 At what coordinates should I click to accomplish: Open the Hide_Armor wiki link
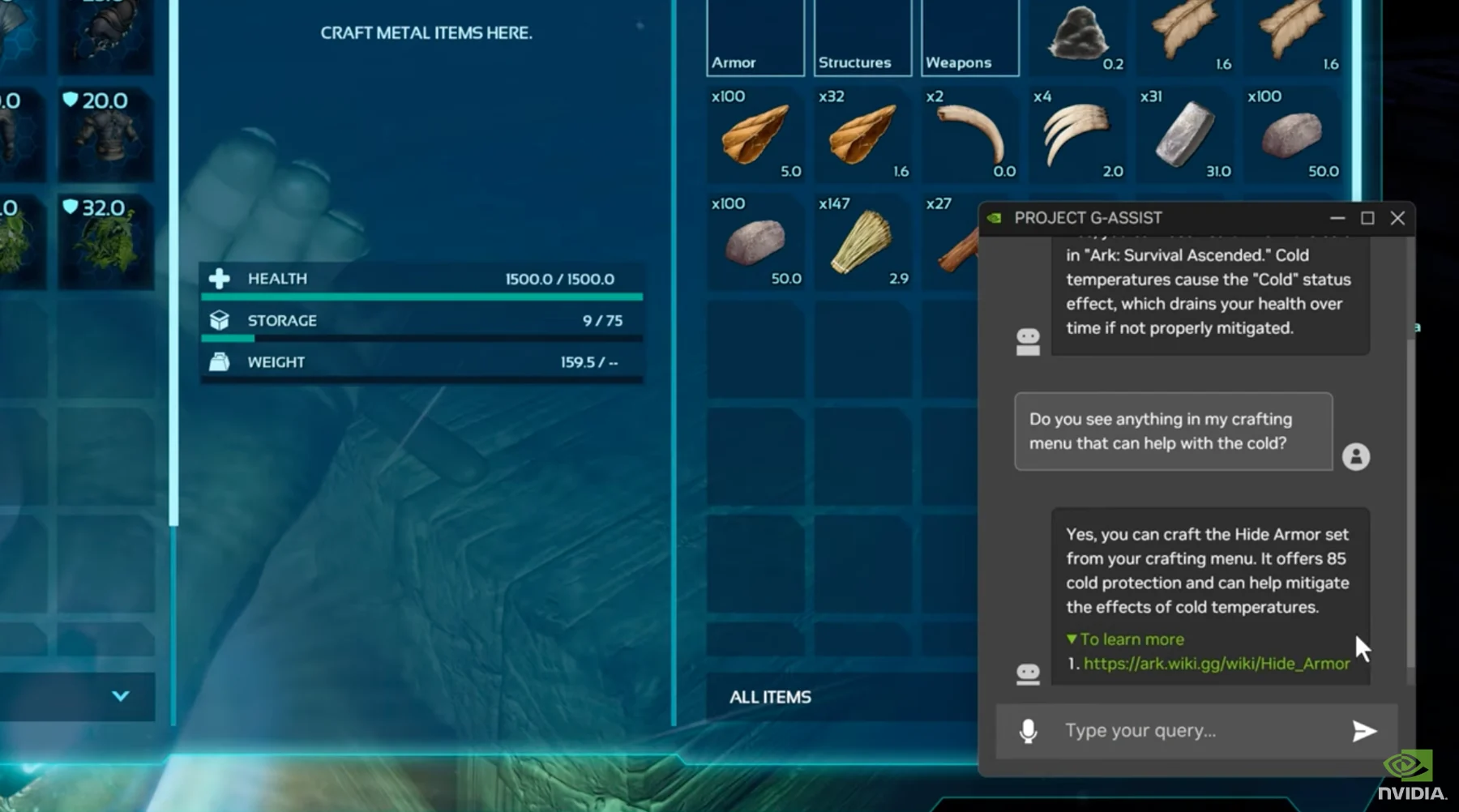pyautogui.click(x=1216, y=664)
